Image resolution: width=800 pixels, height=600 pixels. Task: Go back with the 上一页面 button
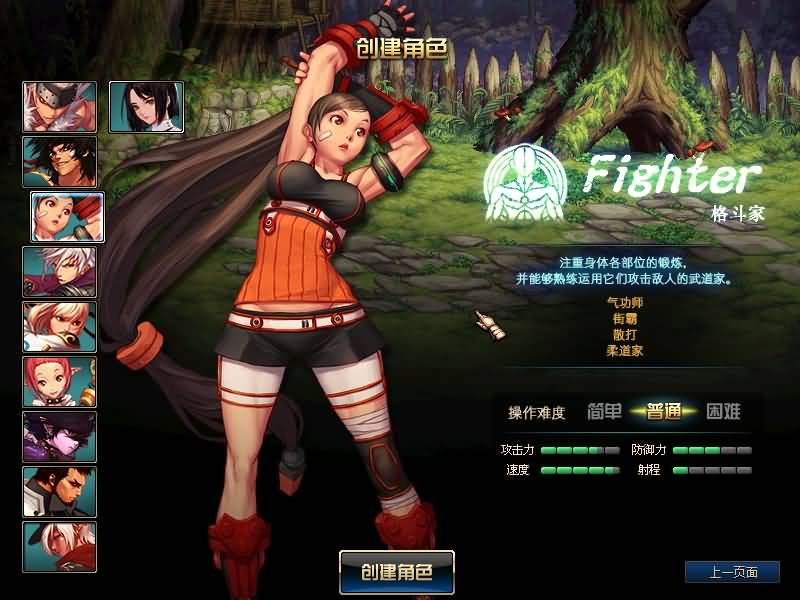click(732, 572)
